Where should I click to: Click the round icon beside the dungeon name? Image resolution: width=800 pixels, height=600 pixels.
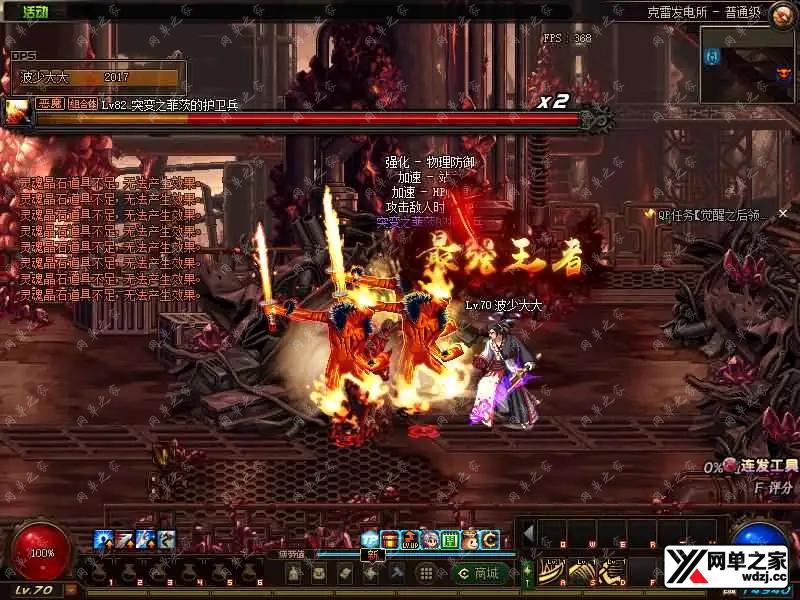point(782,11)
